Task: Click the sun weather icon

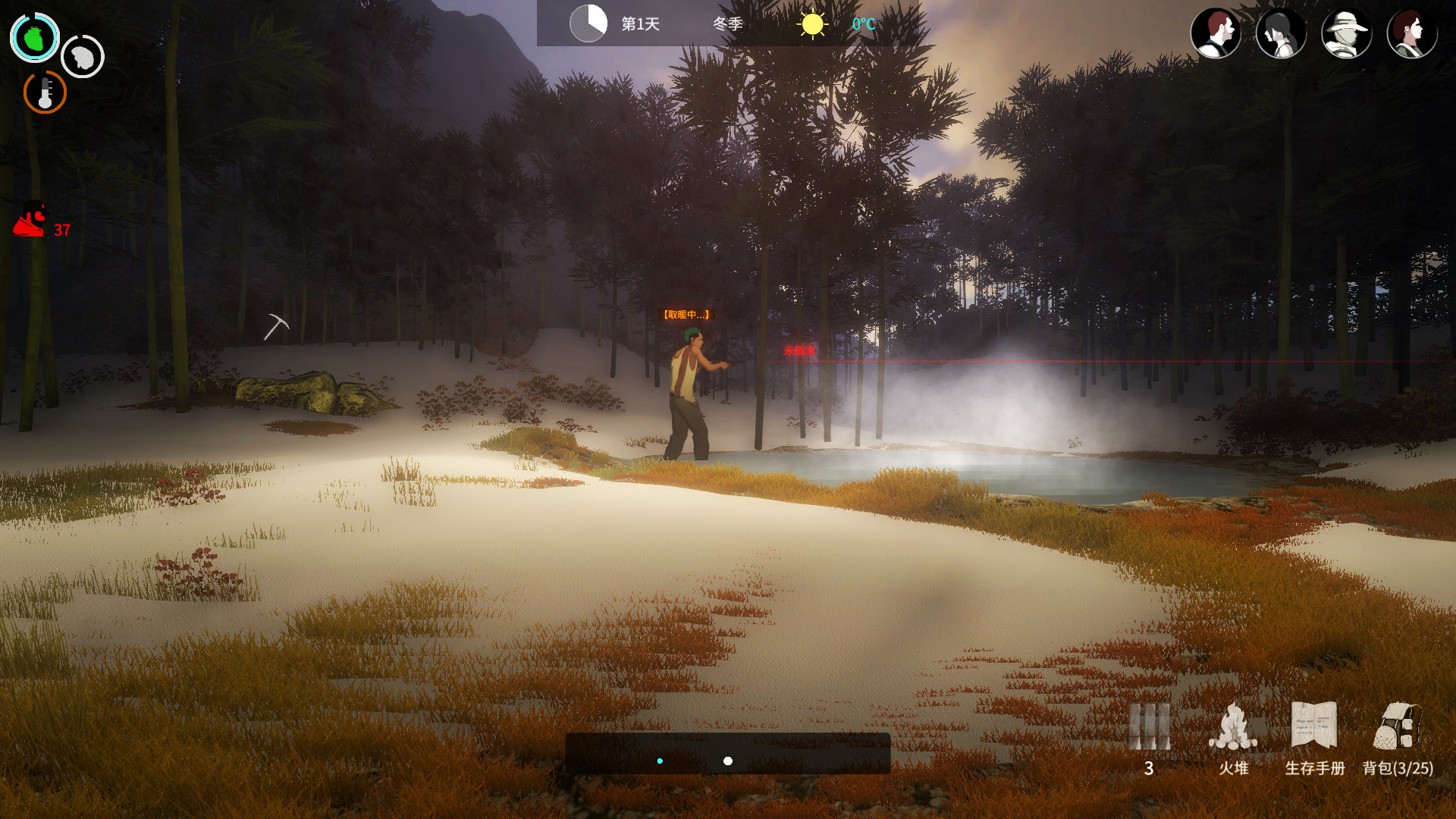Action: click(812, 24)
